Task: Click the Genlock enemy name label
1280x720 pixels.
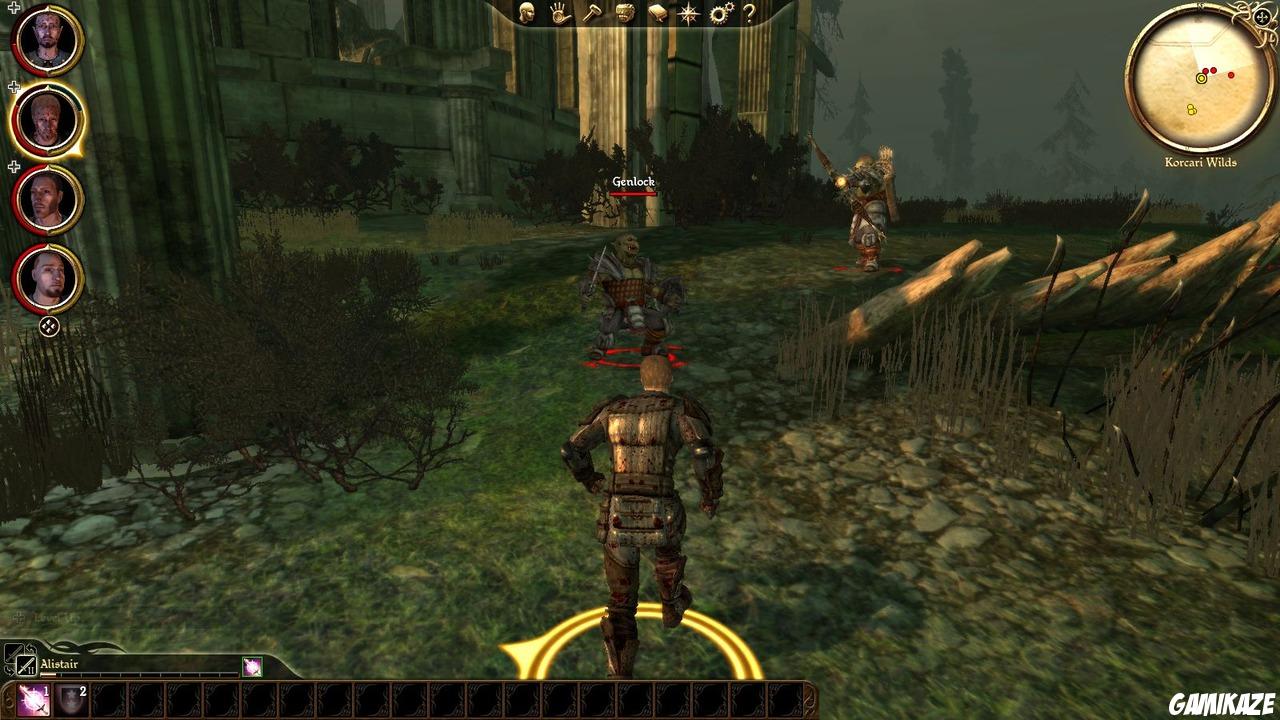Action: [632, 181]
